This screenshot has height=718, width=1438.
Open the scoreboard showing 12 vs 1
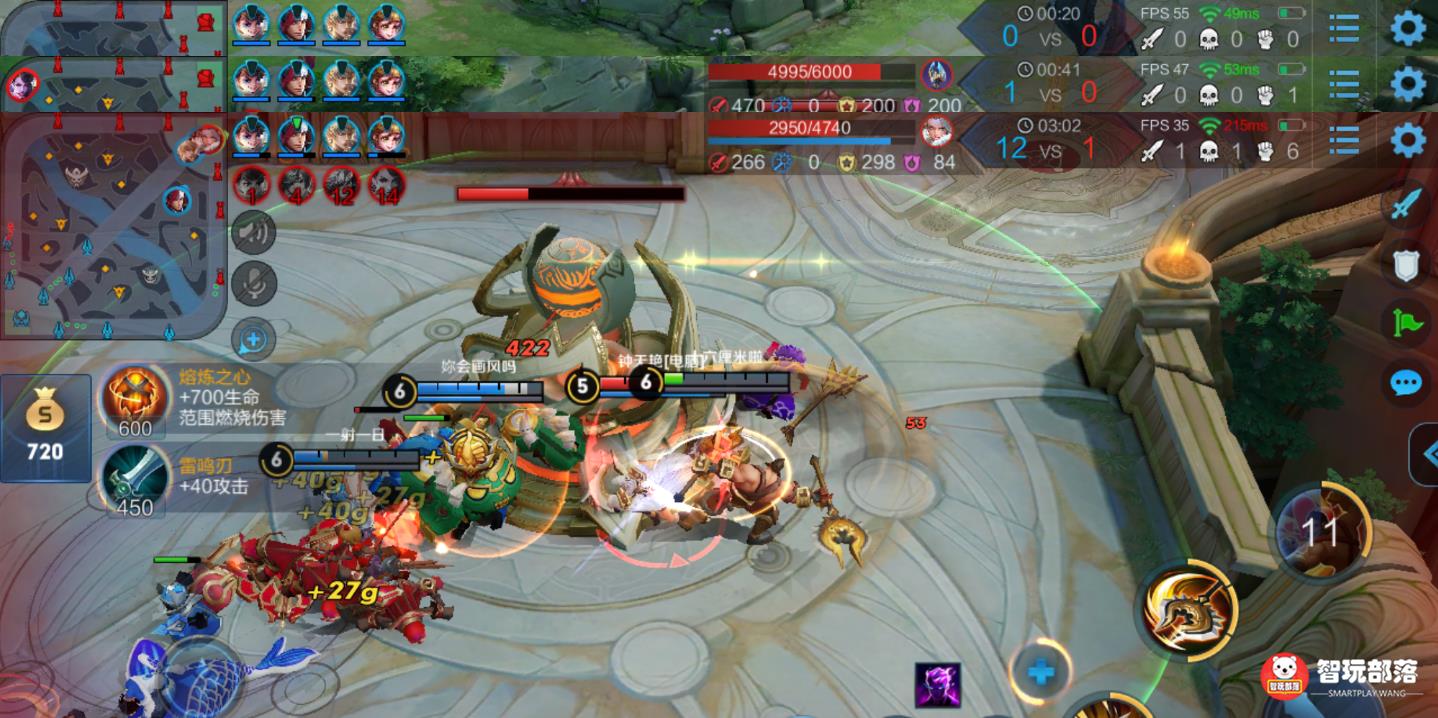click(x=1050, y=148)
